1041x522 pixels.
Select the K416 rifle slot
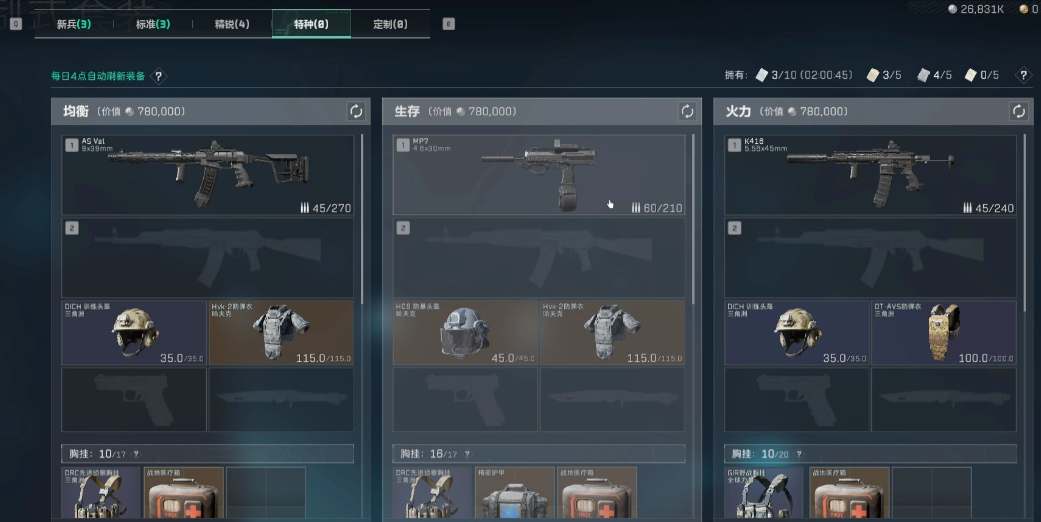(870, 175)
